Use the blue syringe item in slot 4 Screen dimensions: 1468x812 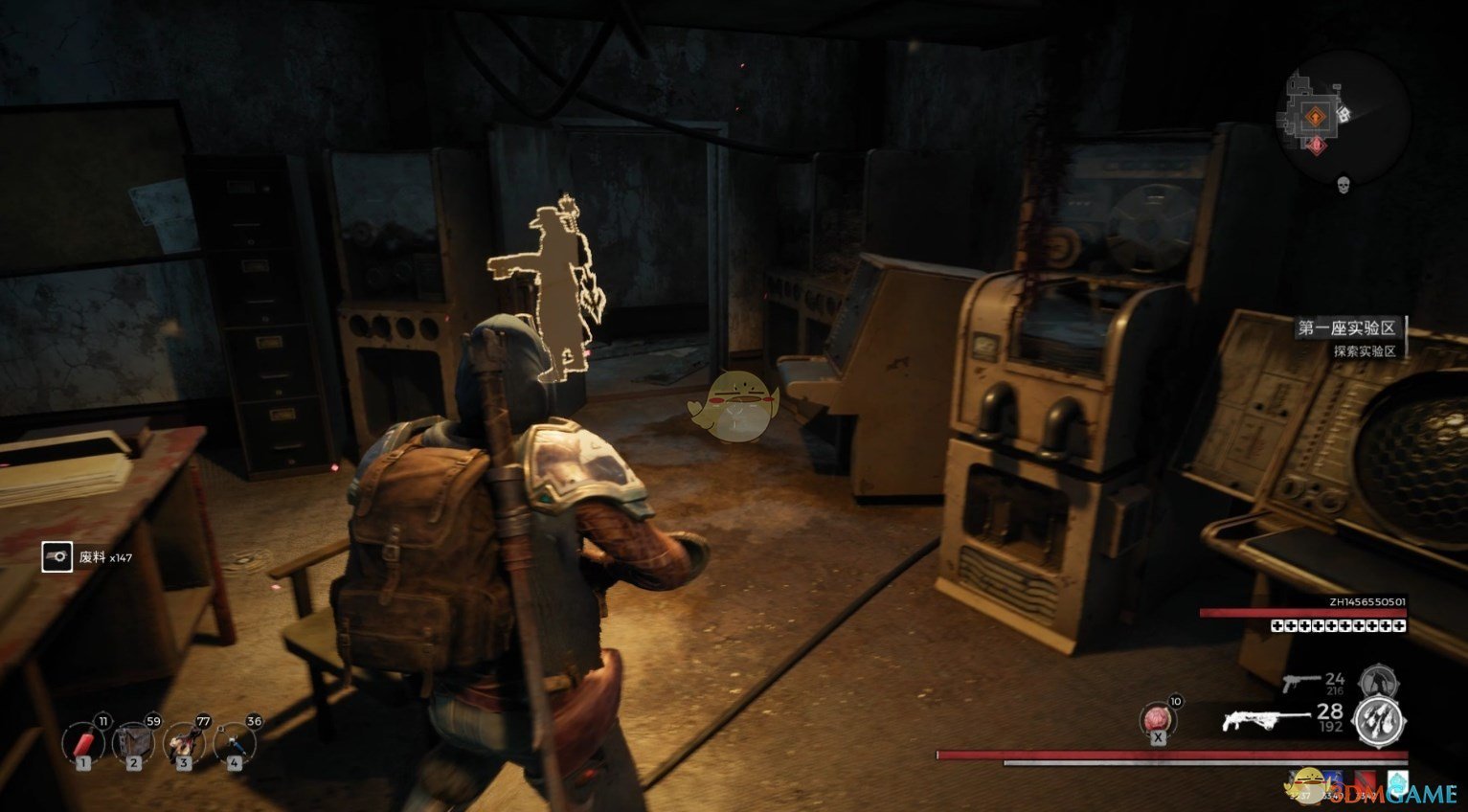235,742
